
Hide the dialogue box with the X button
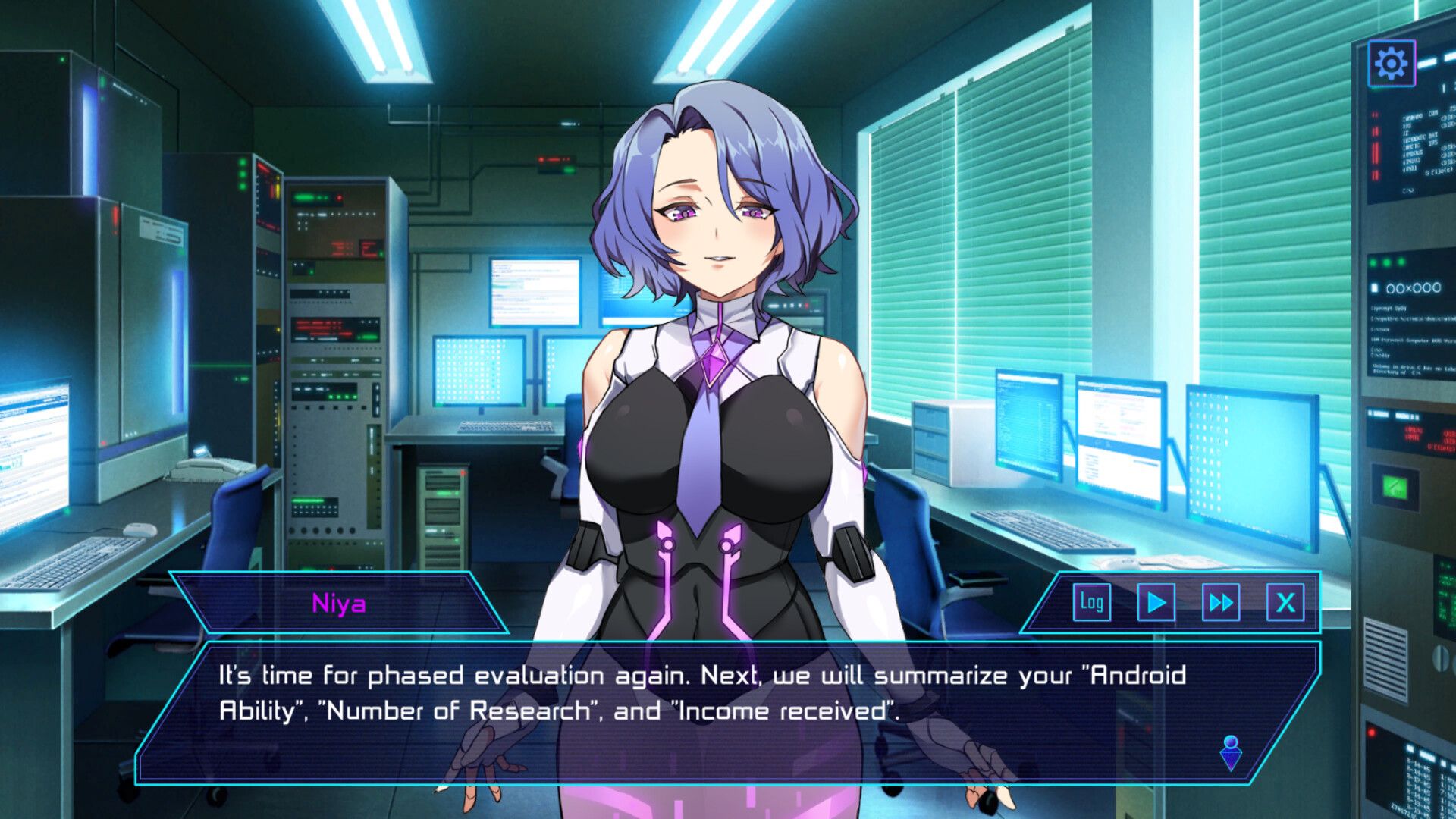pyautogui.click(x=1285, y=603)
